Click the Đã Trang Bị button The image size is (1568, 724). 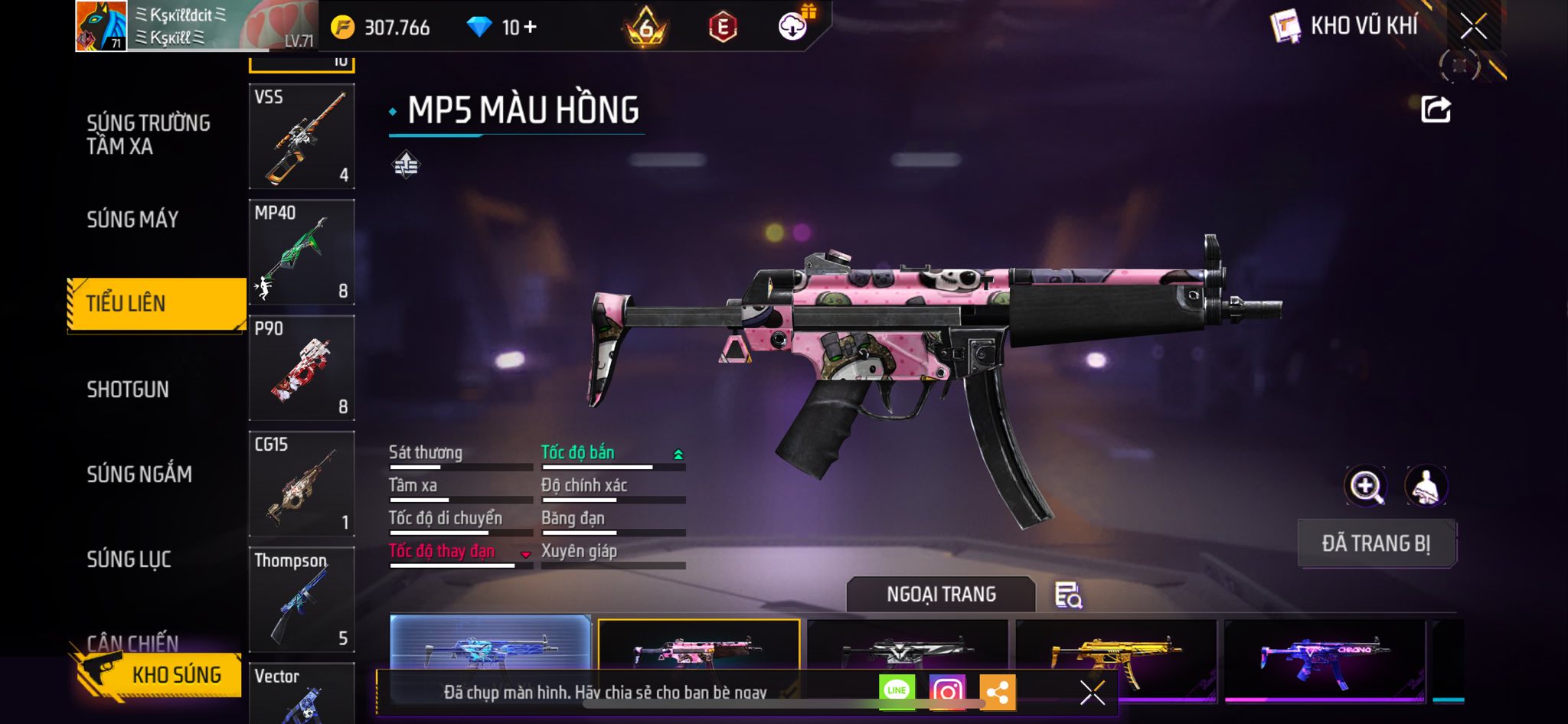[1376, 543]
